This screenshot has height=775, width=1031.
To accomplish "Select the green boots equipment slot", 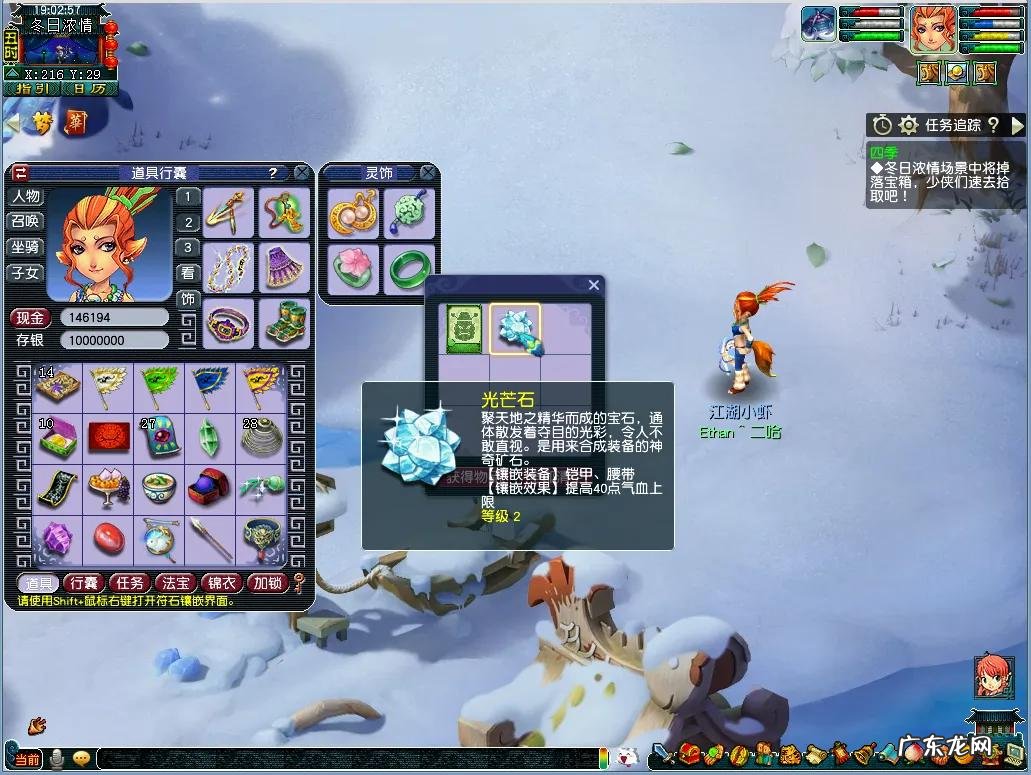I will [x=284, y=322].
